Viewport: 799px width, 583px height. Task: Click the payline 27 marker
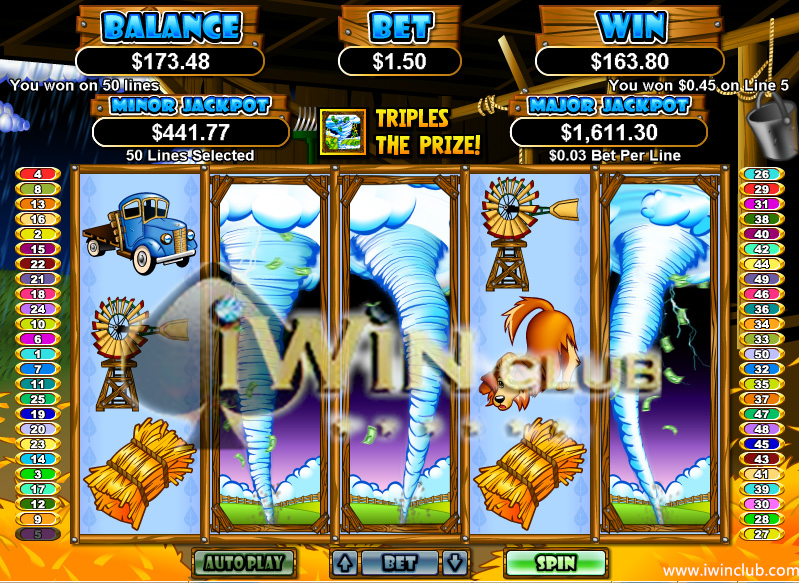coord(760,534)
